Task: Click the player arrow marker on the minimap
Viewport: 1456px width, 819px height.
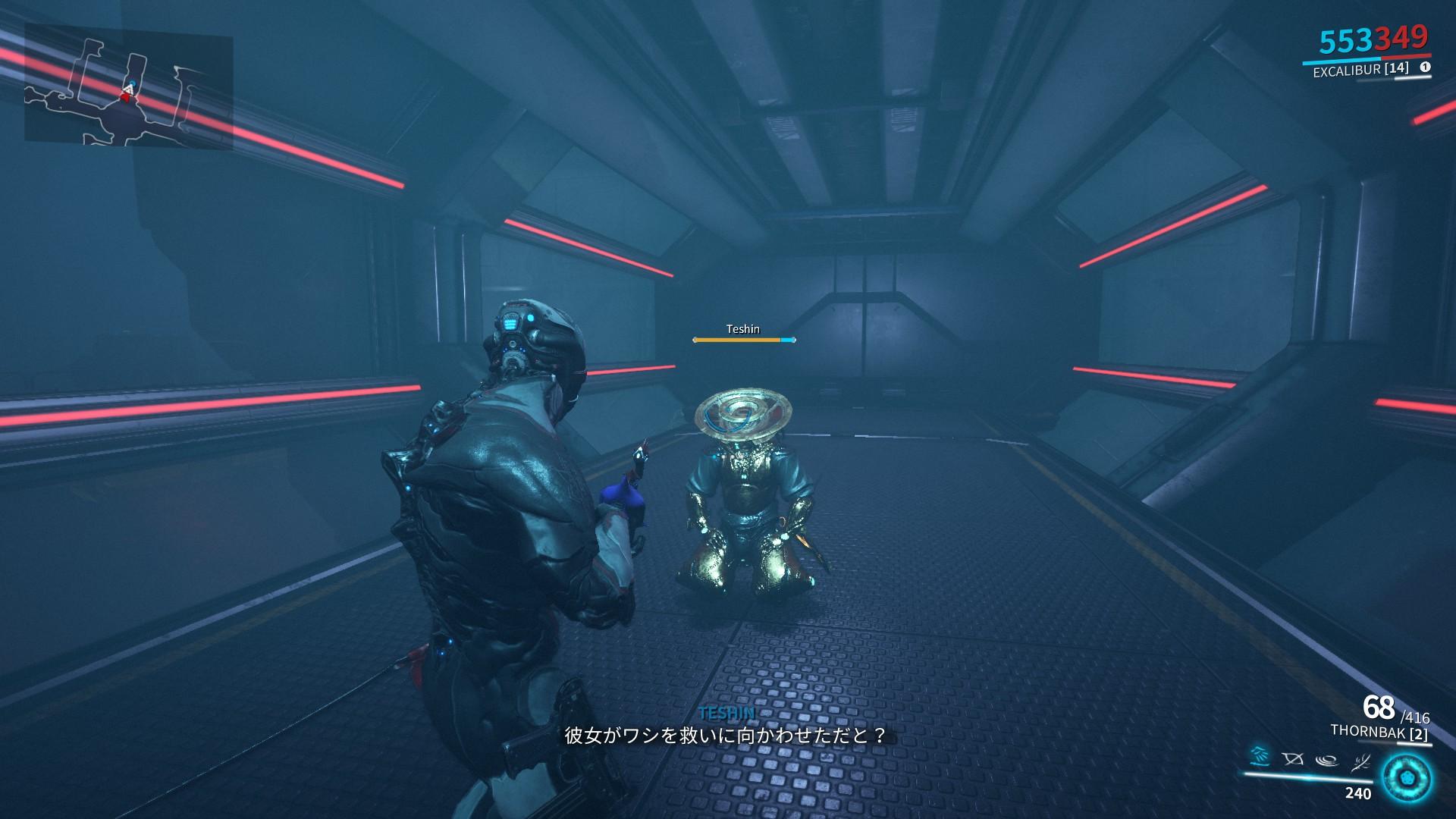Action: click(129, 89)
